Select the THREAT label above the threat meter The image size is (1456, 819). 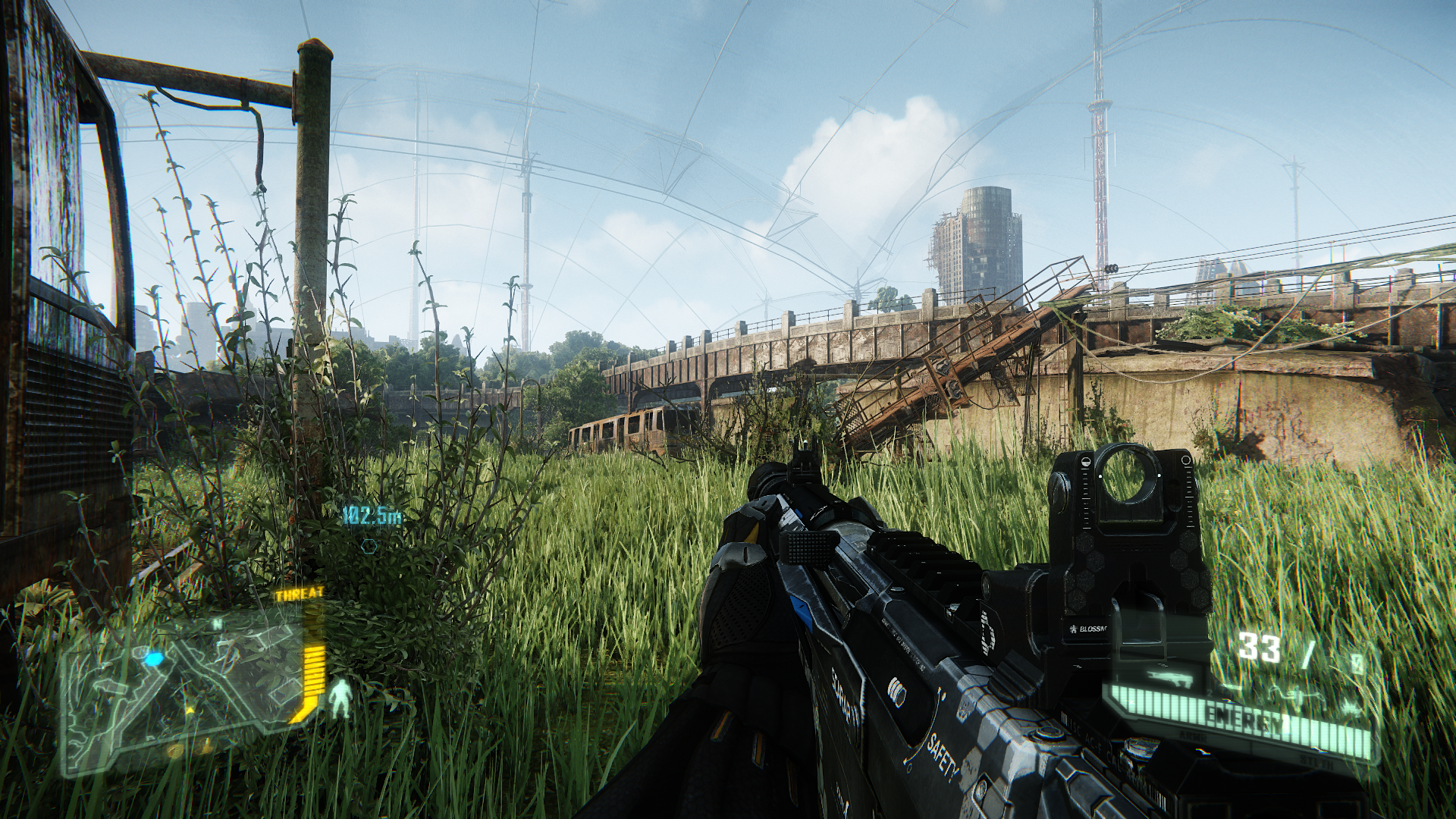[299, 595]
